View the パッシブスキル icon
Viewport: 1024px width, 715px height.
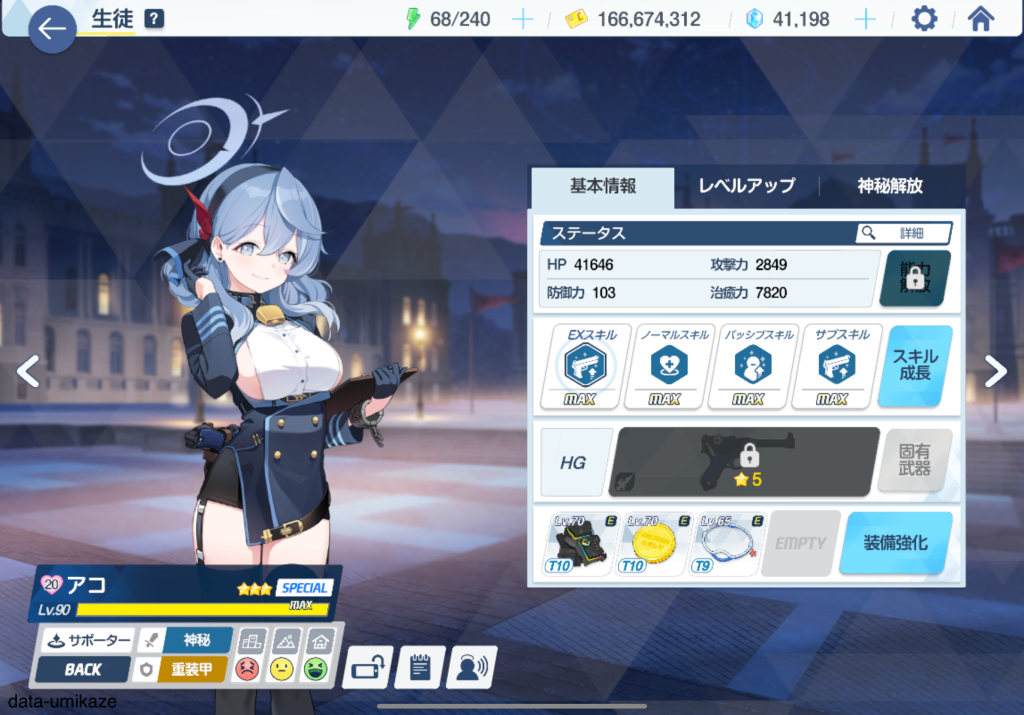[x=748, y=367]
